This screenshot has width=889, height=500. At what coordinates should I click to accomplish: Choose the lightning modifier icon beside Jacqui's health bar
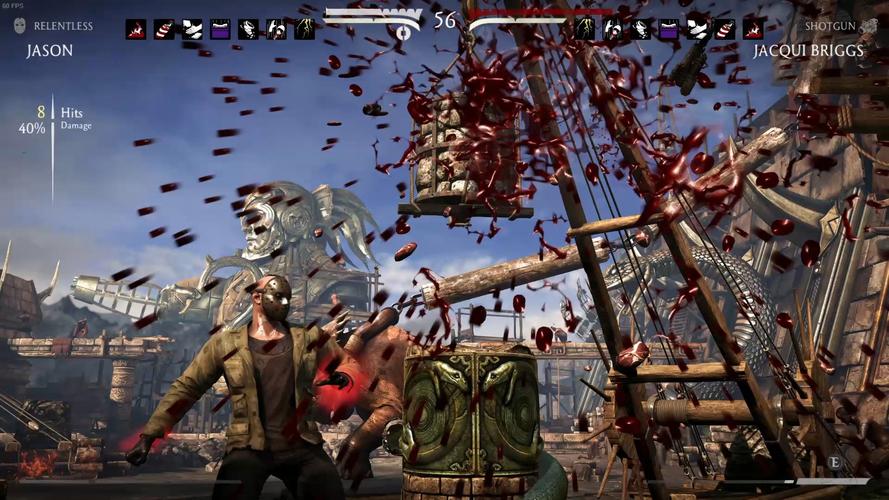(585, 29)
